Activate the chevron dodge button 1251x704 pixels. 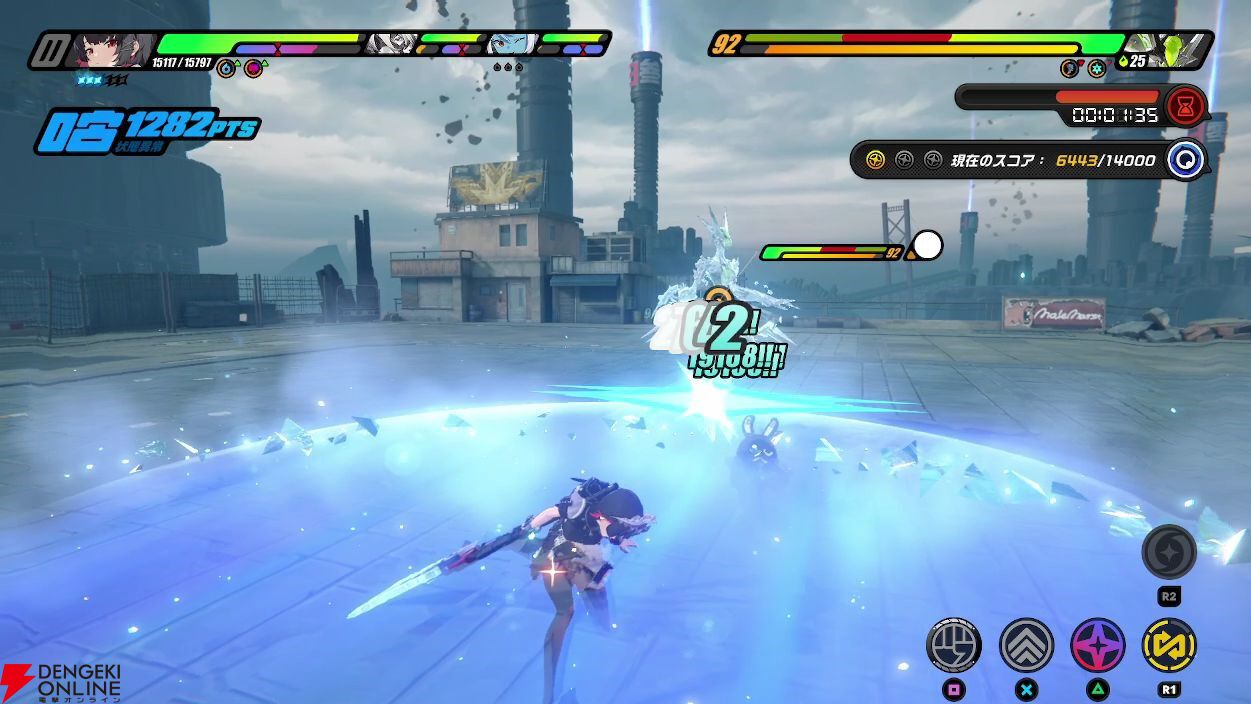coord(1026,644)
